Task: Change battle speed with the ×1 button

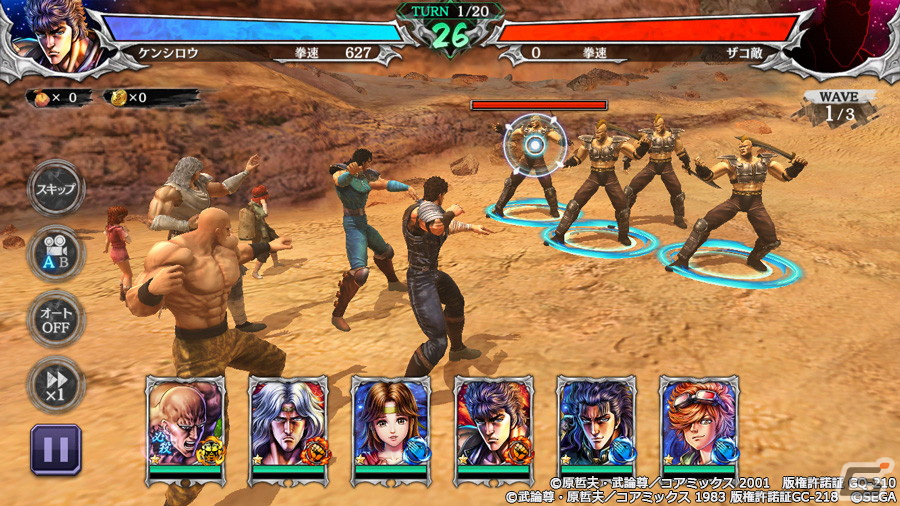Action: point(56,383)
